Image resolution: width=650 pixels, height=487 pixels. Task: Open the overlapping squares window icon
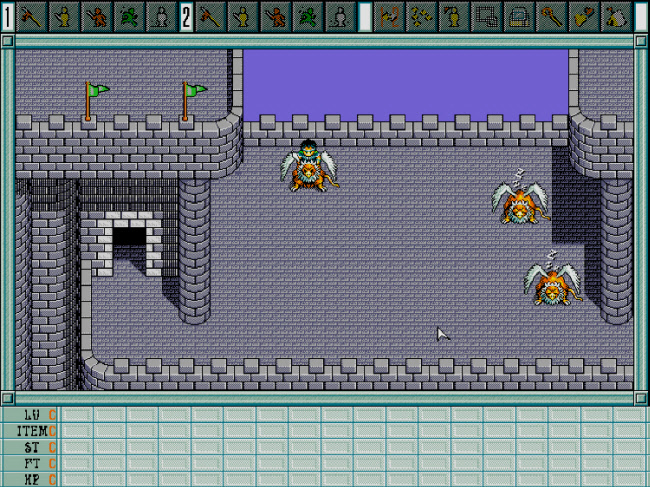coord(487,16)
